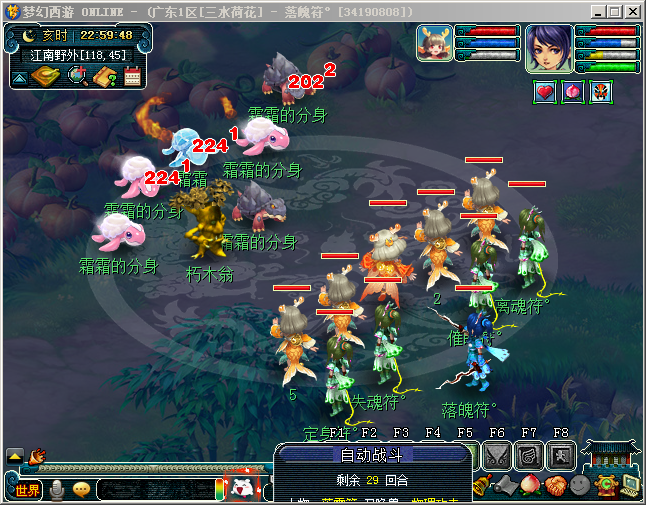Viewport: 646px width, 505px height.
Task: Toggle the microphone voice chat button
Action: (58, 490)
